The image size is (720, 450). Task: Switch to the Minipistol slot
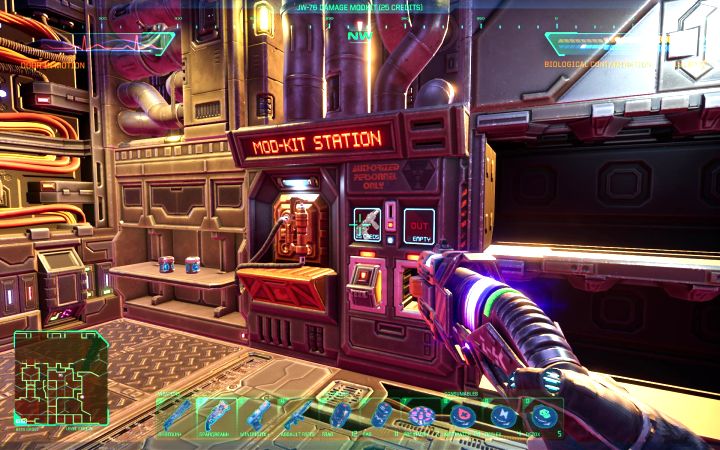click(x=257, y=414)
